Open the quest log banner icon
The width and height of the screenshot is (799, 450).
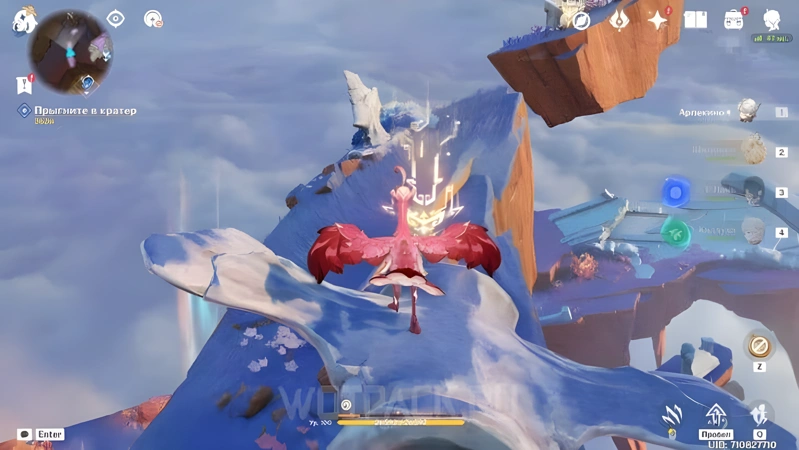click(24, 85)
